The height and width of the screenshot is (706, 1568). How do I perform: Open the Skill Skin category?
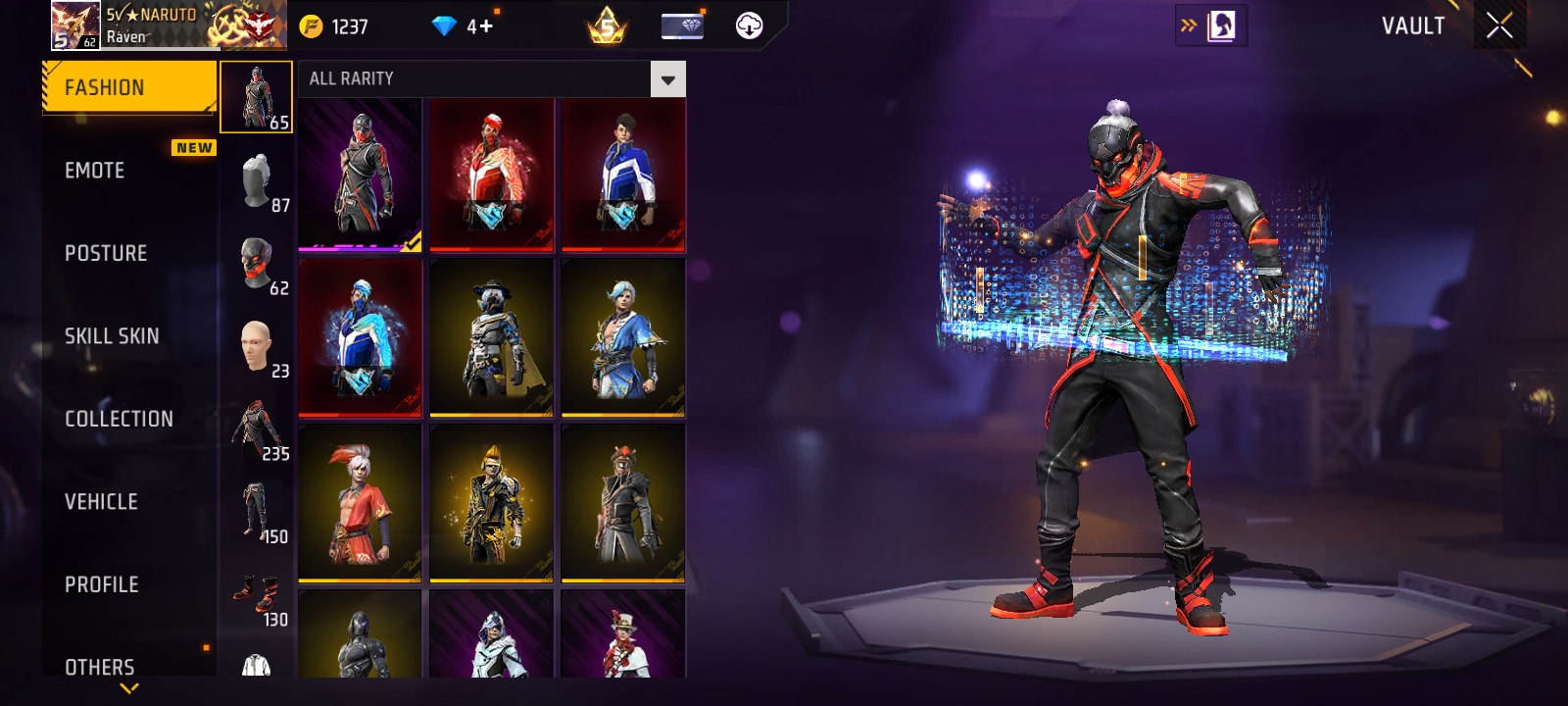pyautogui.click(x=112, y=336)
